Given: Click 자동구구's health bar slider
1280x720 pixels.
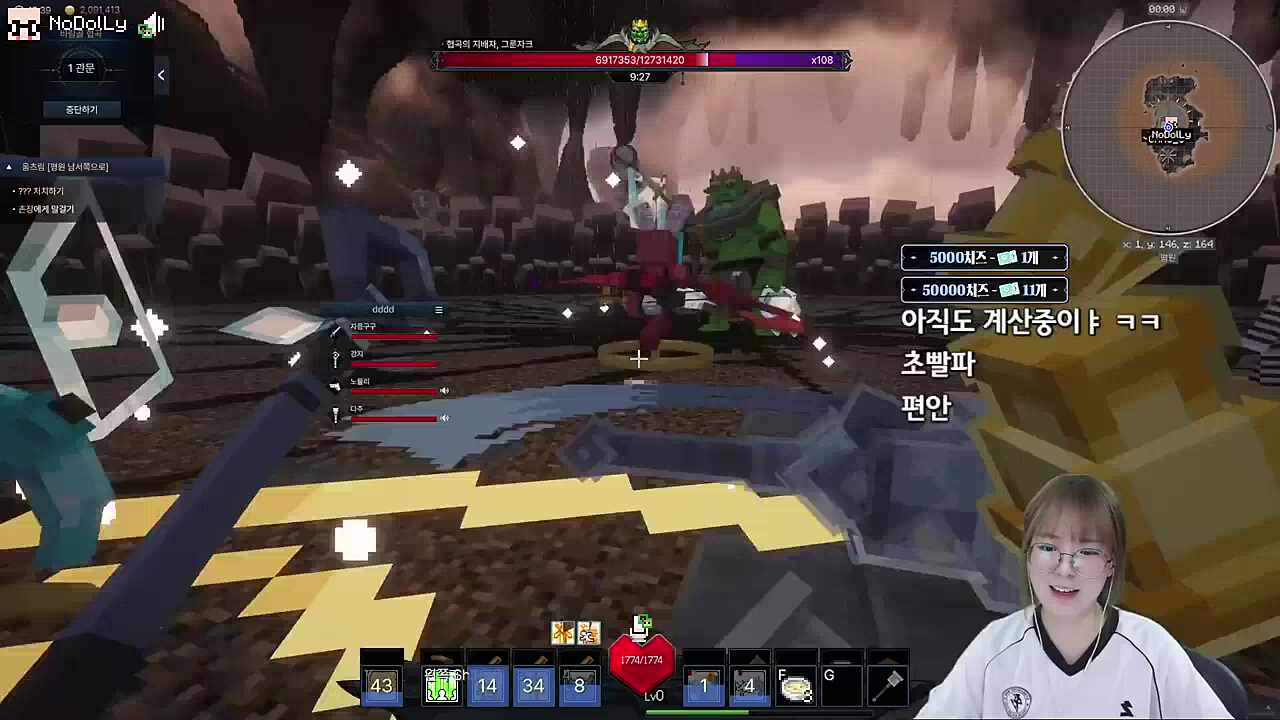Looking at the screenshot, I should 427,332.
